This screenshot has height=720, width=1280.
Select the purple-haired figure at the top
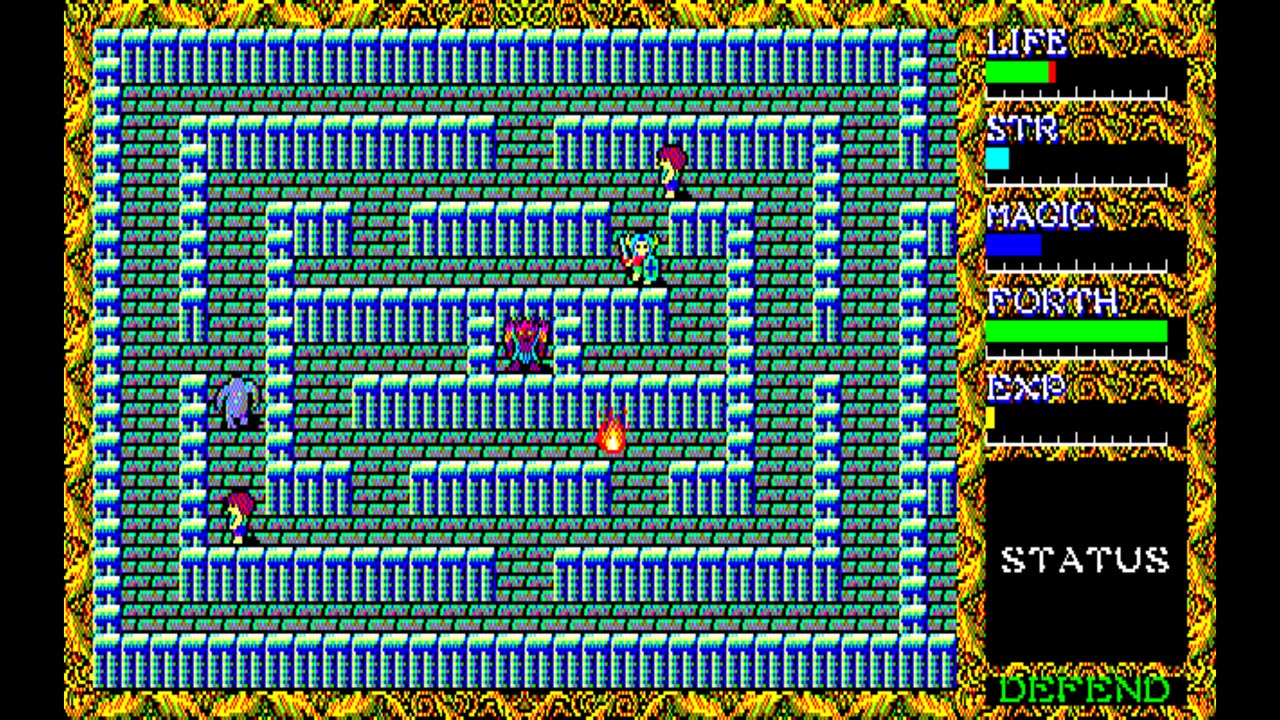click(669, 168)
